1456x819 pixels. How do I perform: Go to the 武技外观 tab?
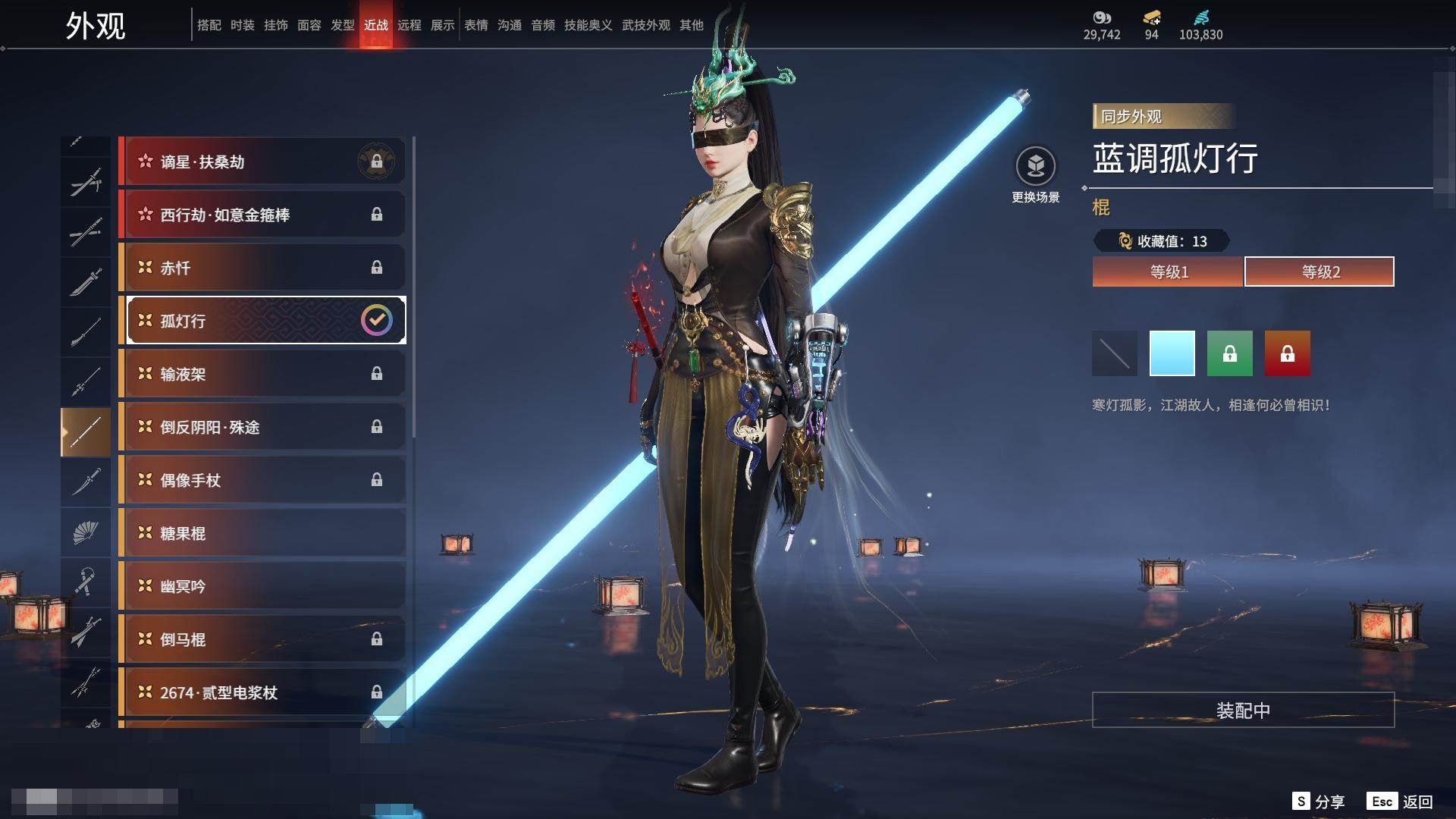click(x=645, y=25)
